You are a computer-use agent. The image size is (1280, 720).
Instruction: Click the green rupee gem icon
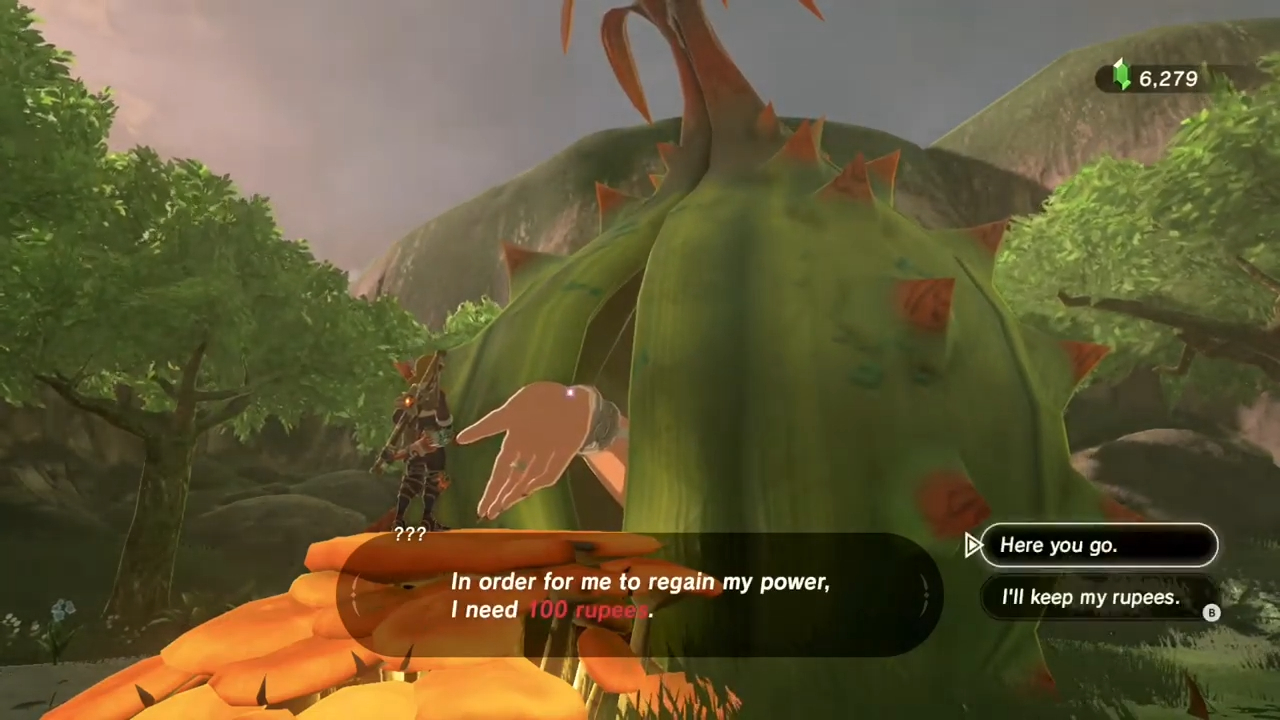1121,77
